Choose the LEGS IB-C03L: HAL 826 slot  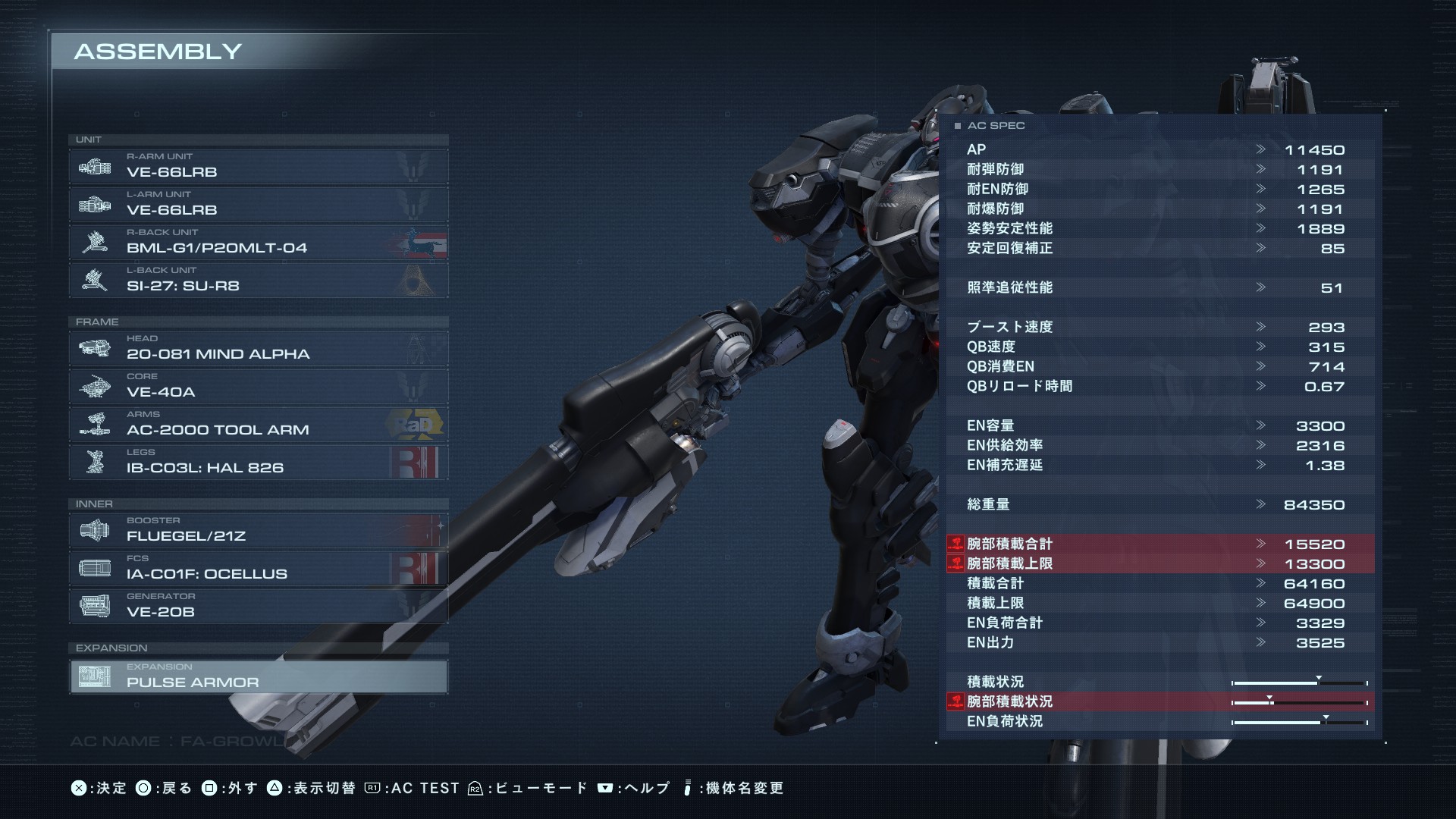coord(258,462)
